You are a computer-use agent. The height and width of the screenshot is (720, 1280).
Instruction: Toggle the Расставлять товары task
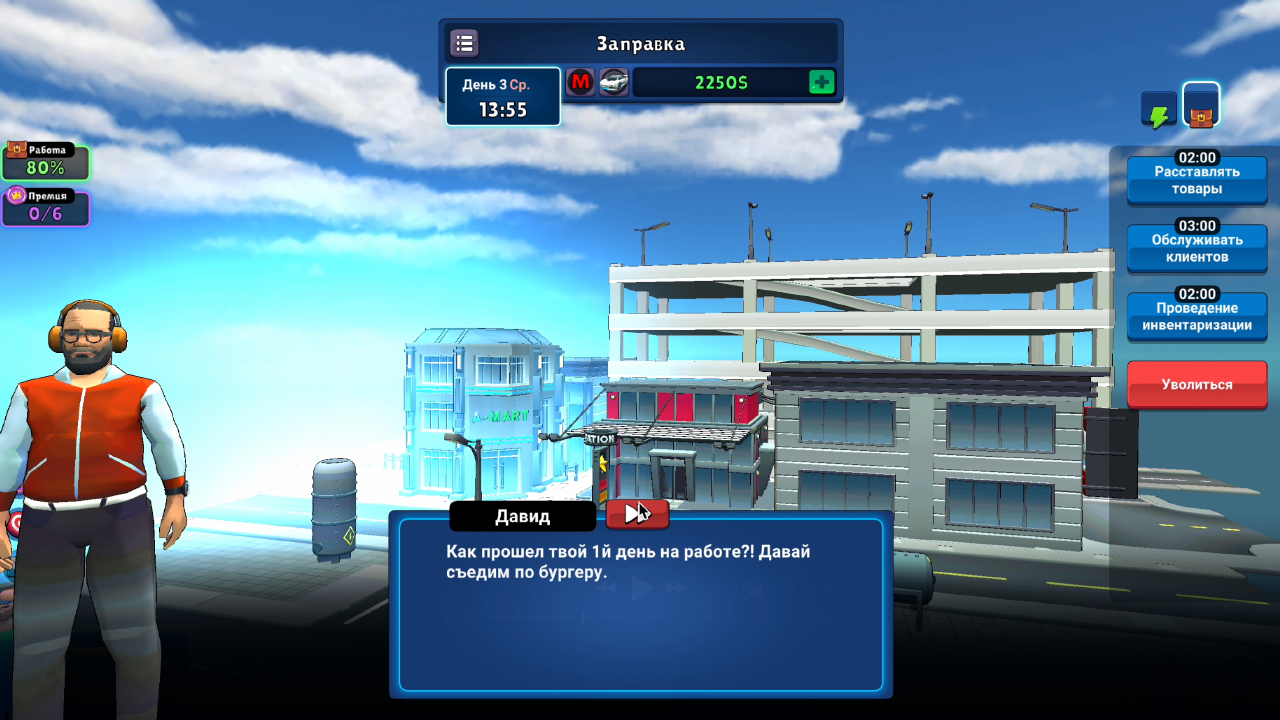[1196, 179]
